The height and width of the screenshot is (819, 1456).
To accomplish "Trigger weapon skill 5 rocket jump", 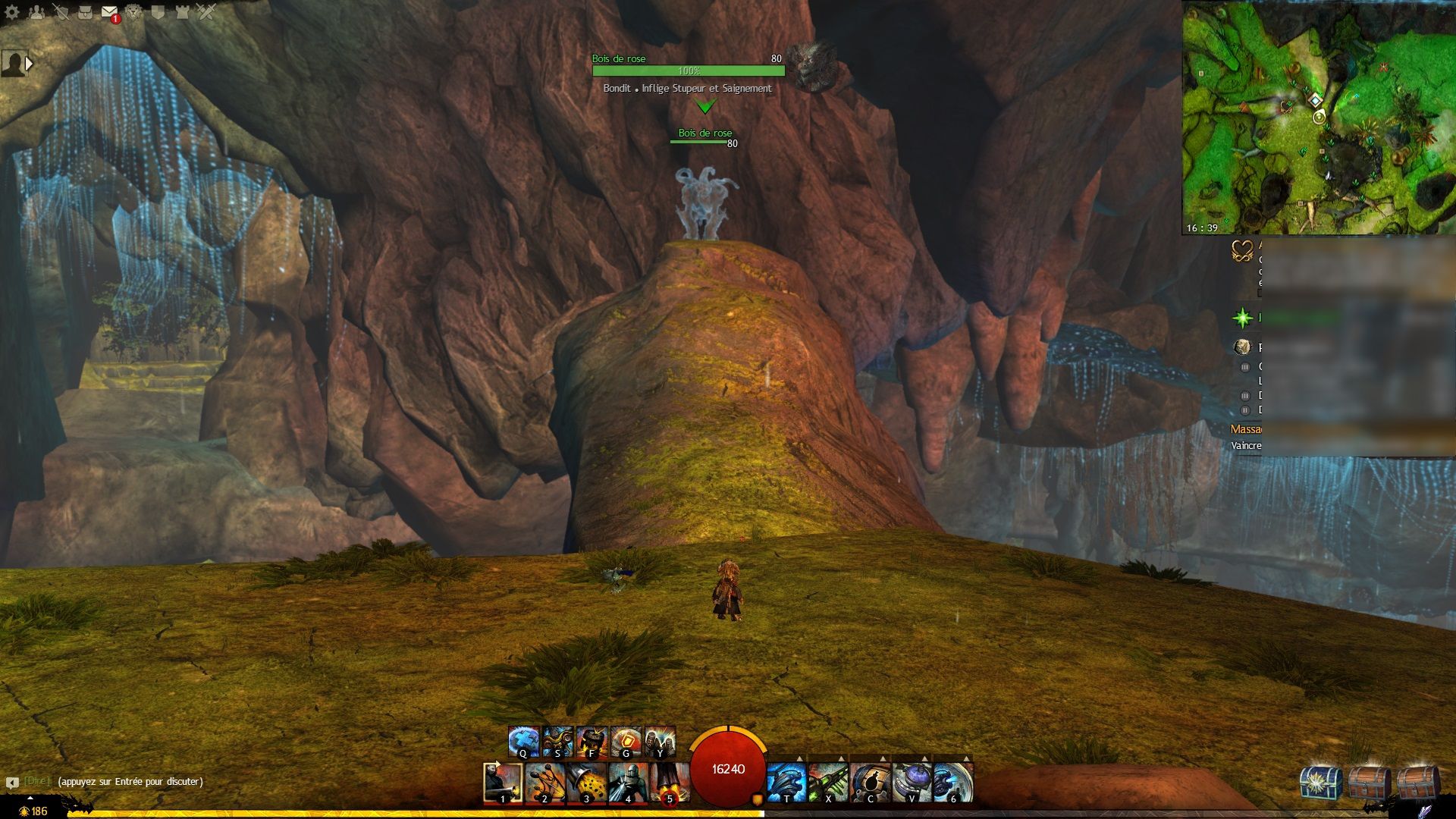I will pyautogui.click(x=670, y=783).
